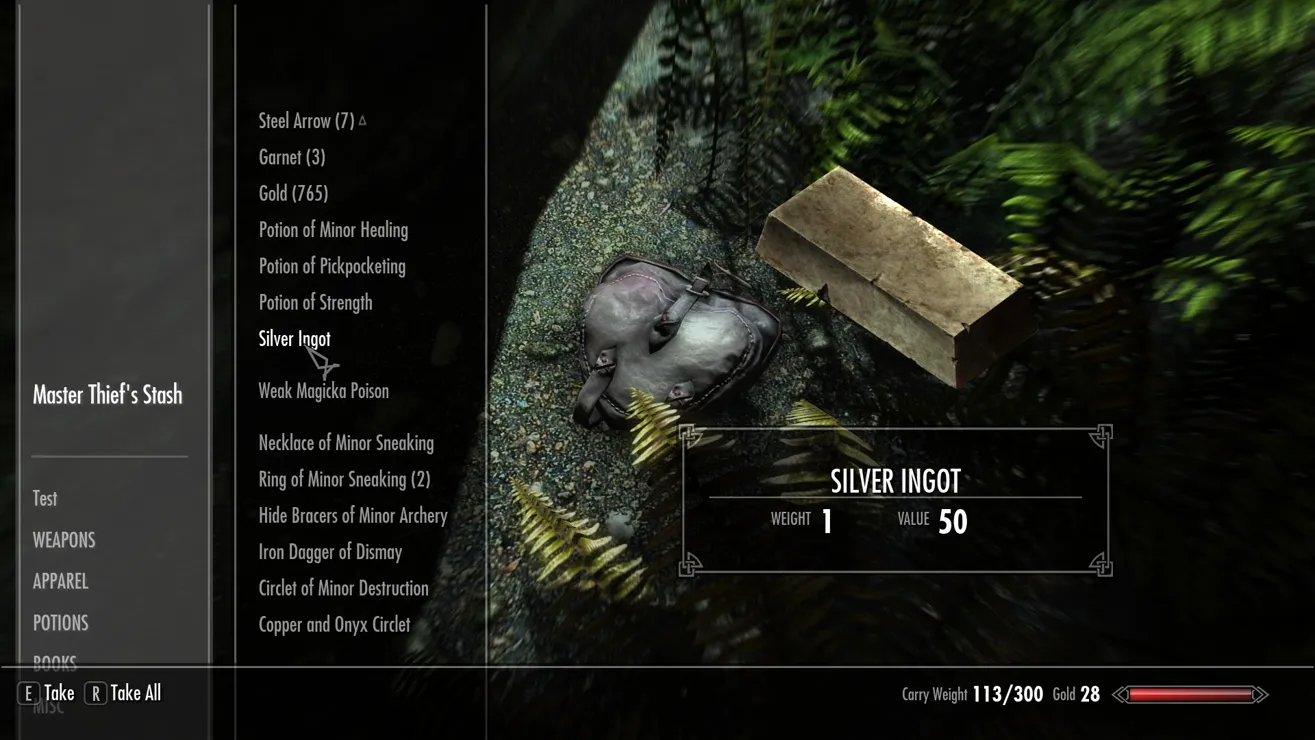Choose the Garnet (3) entry

coord(291,157)
